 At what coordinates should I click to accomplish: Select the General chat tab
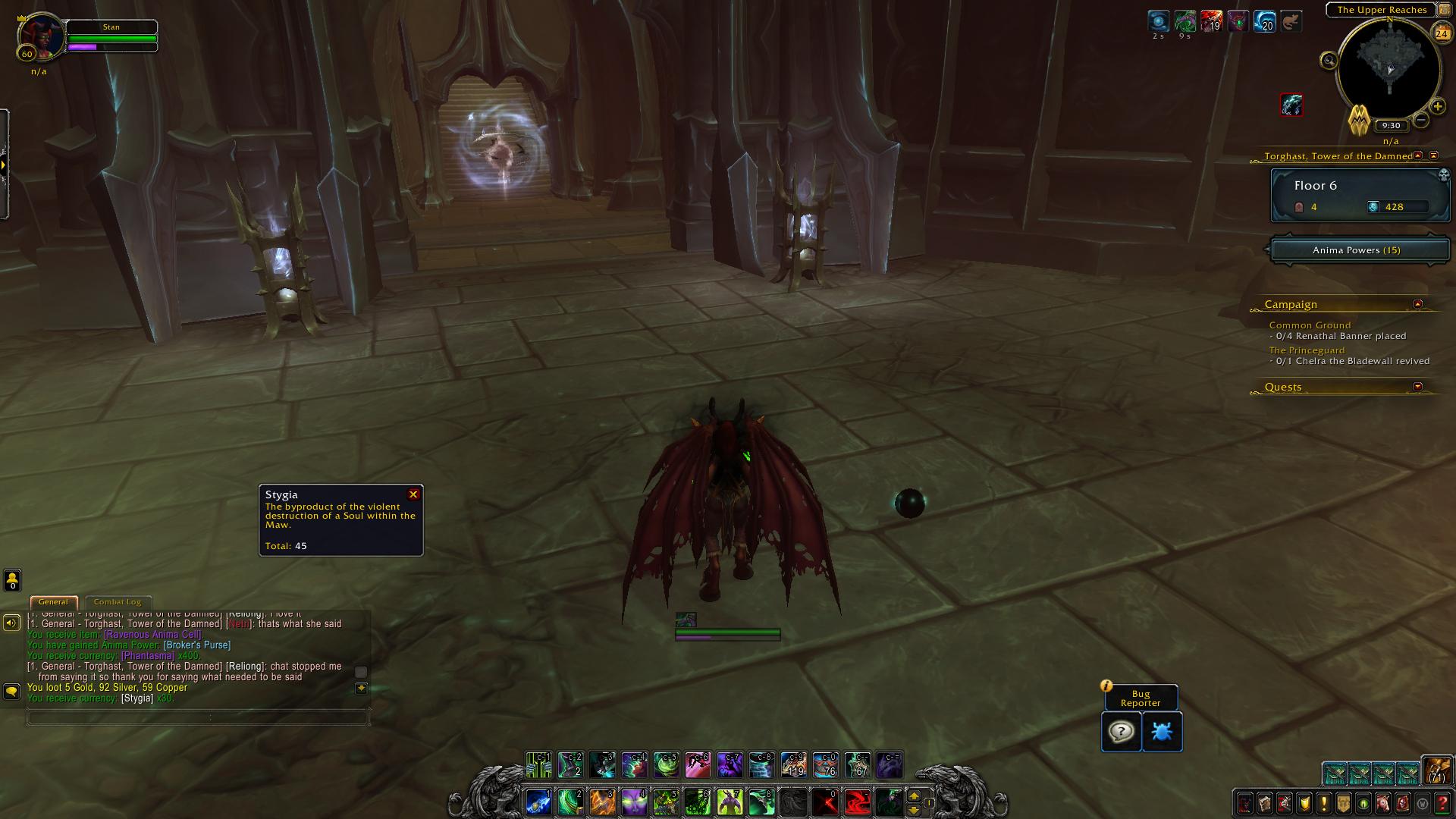click(x=53, y=602)
